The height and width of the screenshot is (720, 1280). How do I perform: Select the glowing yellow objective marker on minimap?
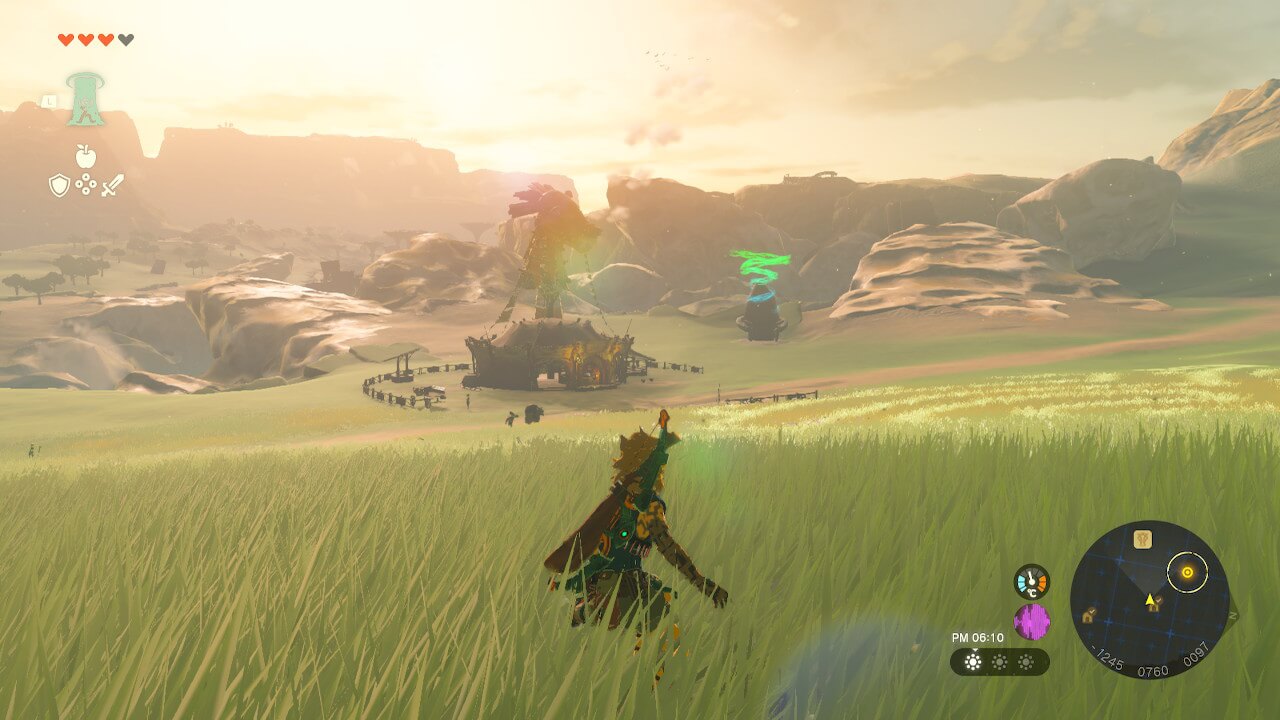point(1187,572)
